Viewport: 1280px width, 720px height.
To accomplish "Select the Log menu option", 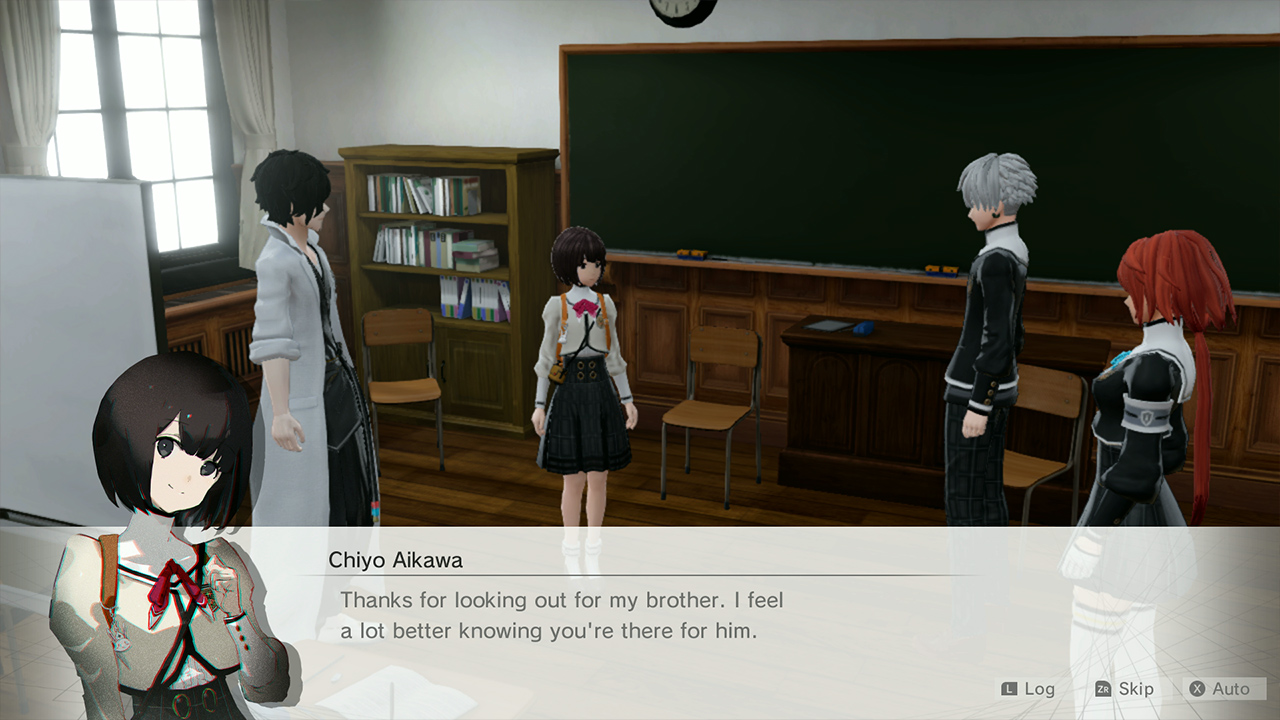I will click(x=1040, y=689).
